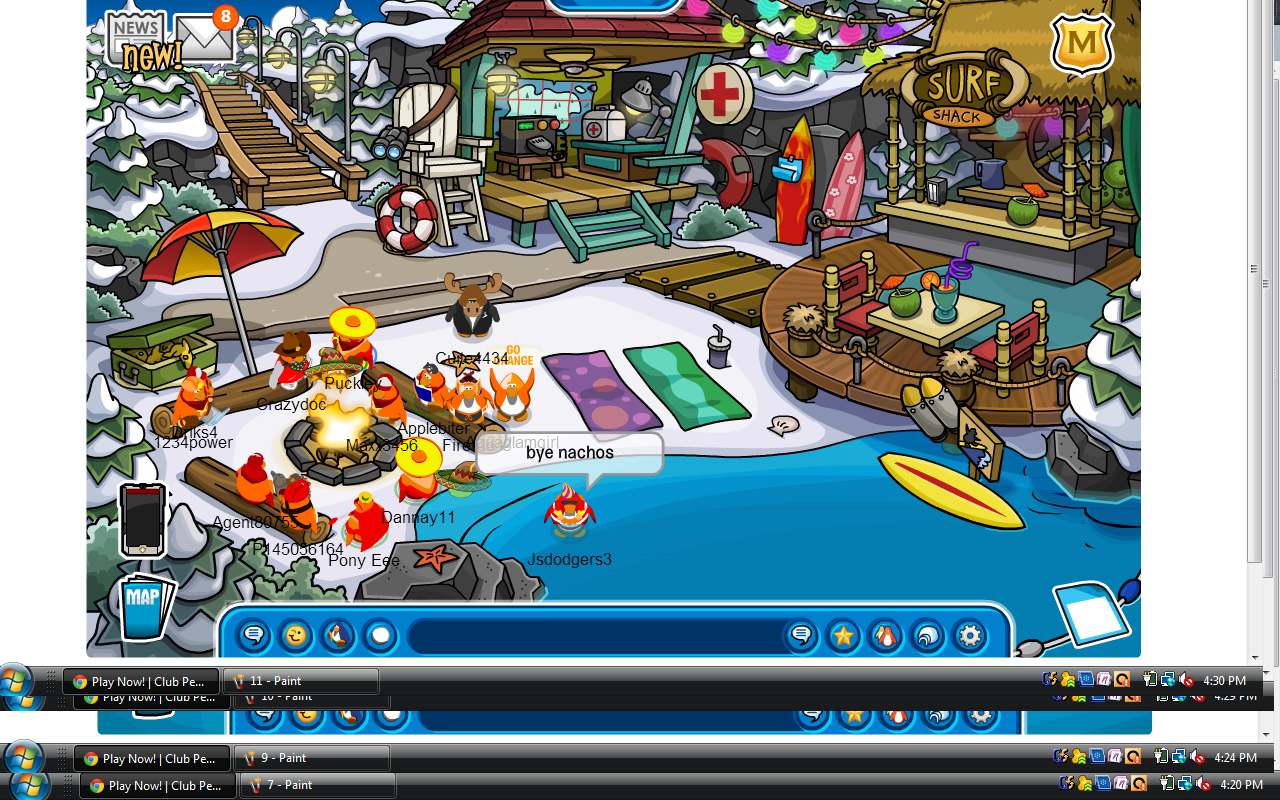Open the winking emoticon menu
This screenshot has width=1280, height=800.
click(296, 635)
